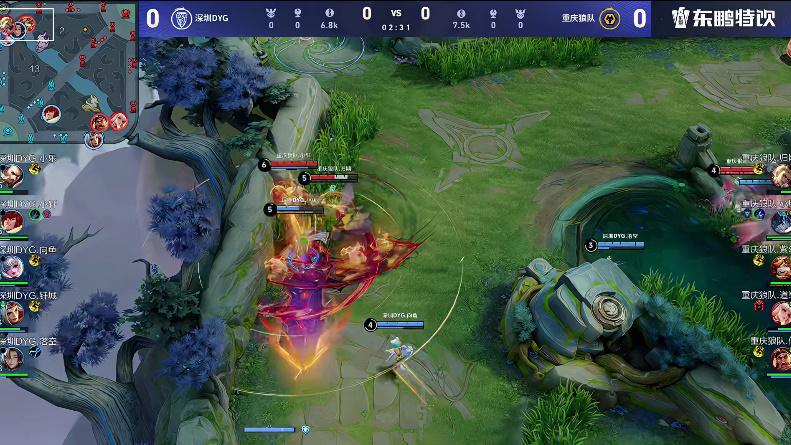Viewport: 791px width, 445px height.
Task: Select the 深圳DYG.小乐 player portrait
Action: pos(11,177)
